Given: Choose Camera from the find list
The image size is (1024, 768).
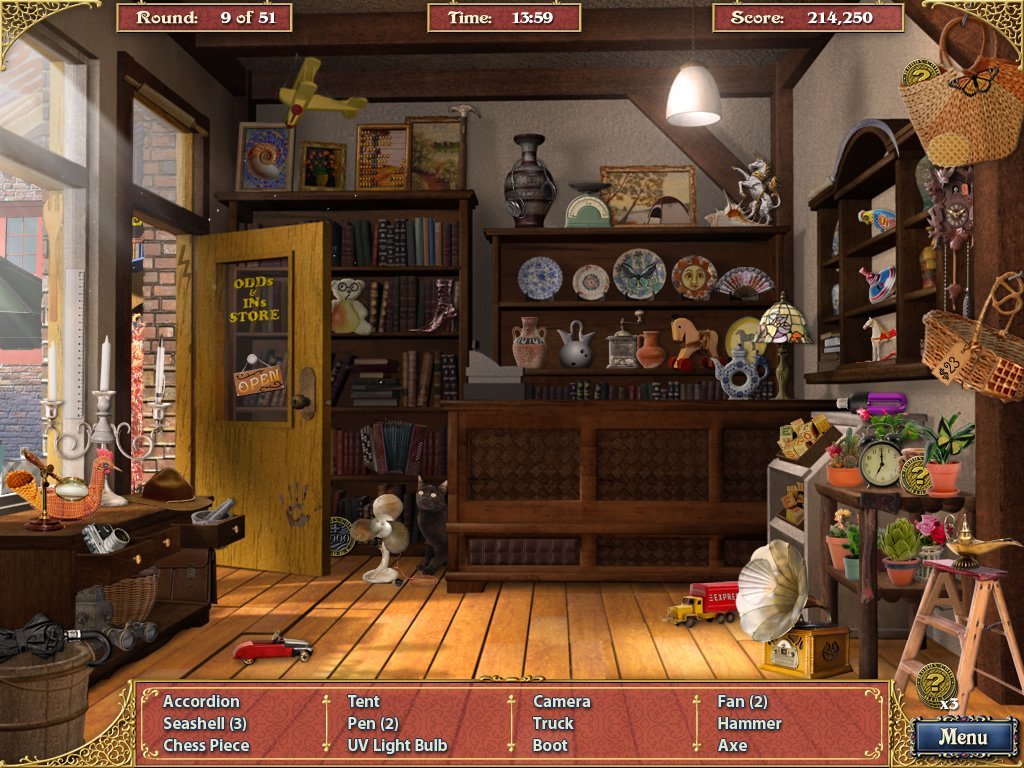Looking at the screenshot, I should tap(561, 701).
